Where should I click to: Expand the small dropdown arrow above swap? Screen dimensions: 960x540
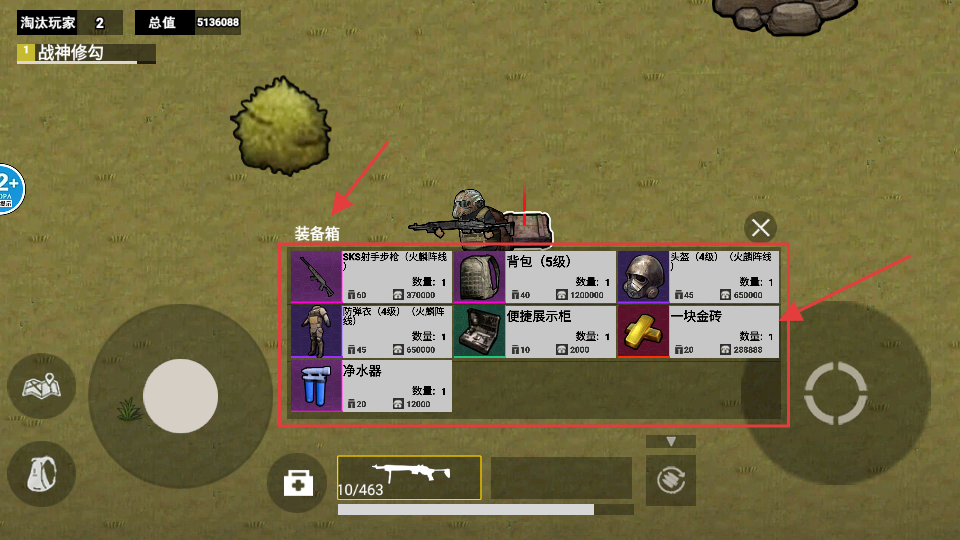pos(672,441)
